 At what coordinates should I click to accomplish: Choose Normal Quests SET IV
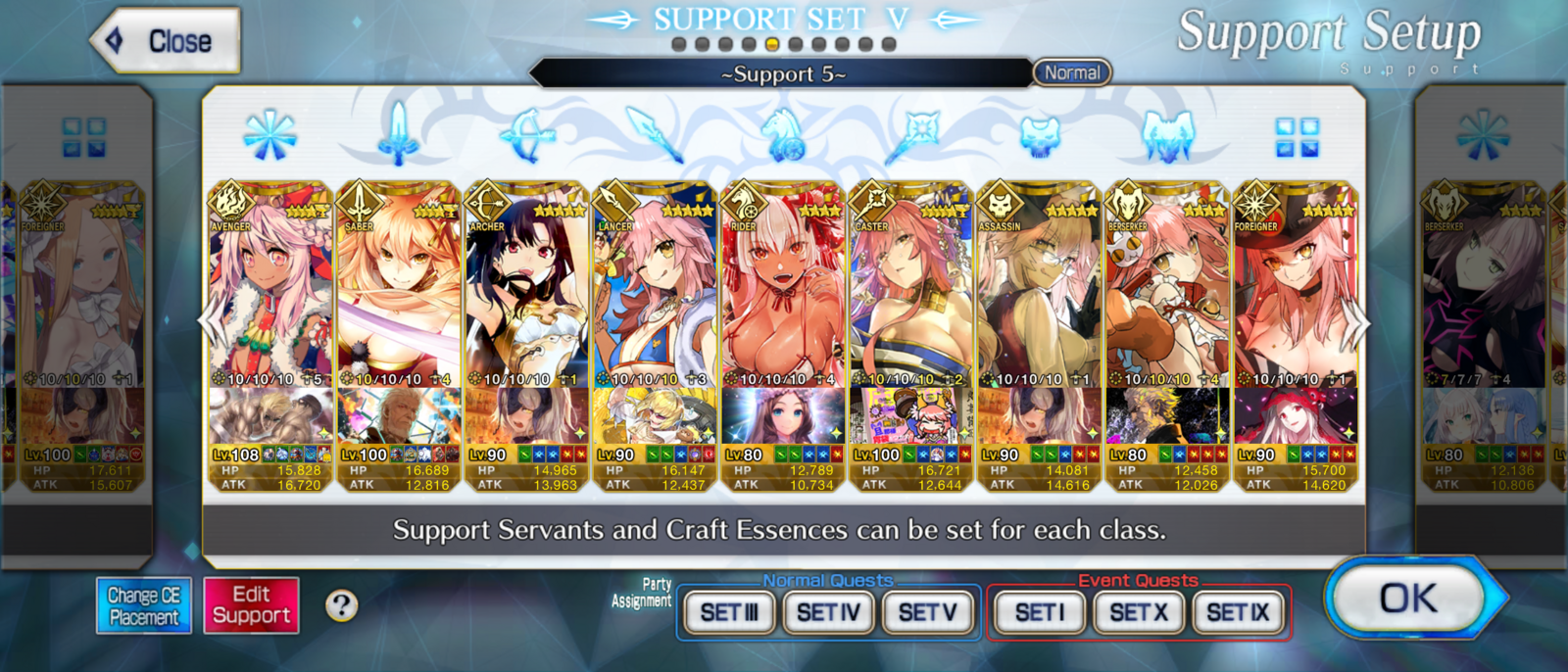pos(828,613)
